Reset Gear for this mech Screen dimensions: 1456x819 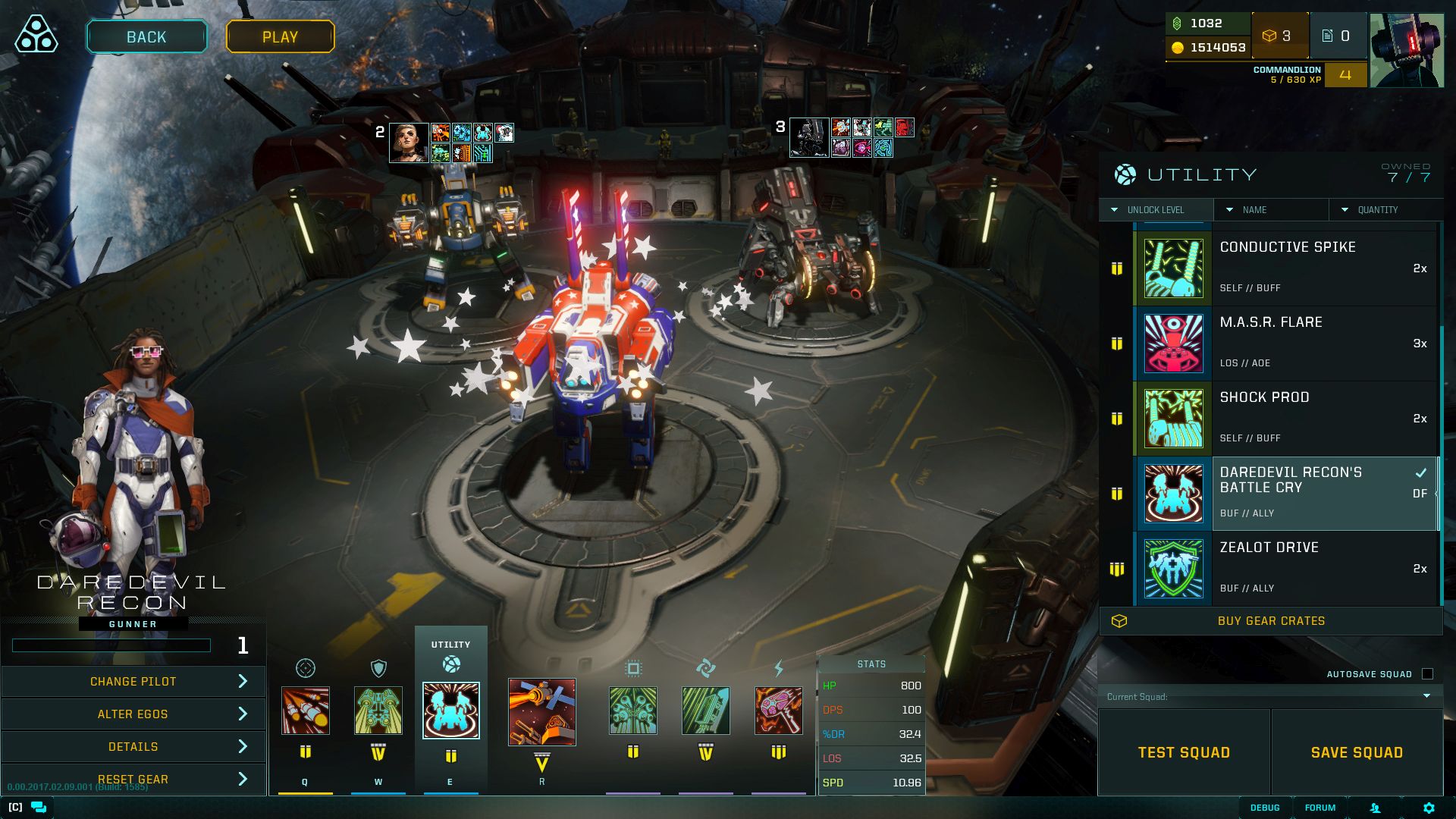[133, 780]
